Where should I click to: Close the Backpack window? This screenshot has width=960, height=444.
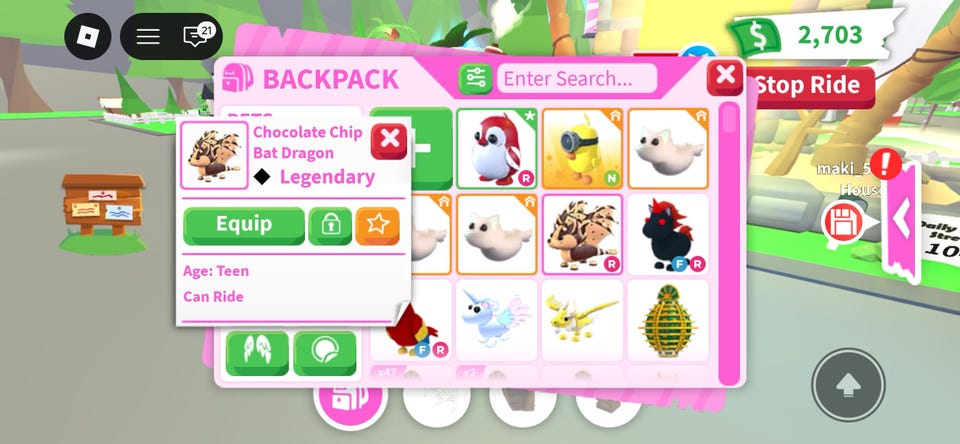[725, 75]
